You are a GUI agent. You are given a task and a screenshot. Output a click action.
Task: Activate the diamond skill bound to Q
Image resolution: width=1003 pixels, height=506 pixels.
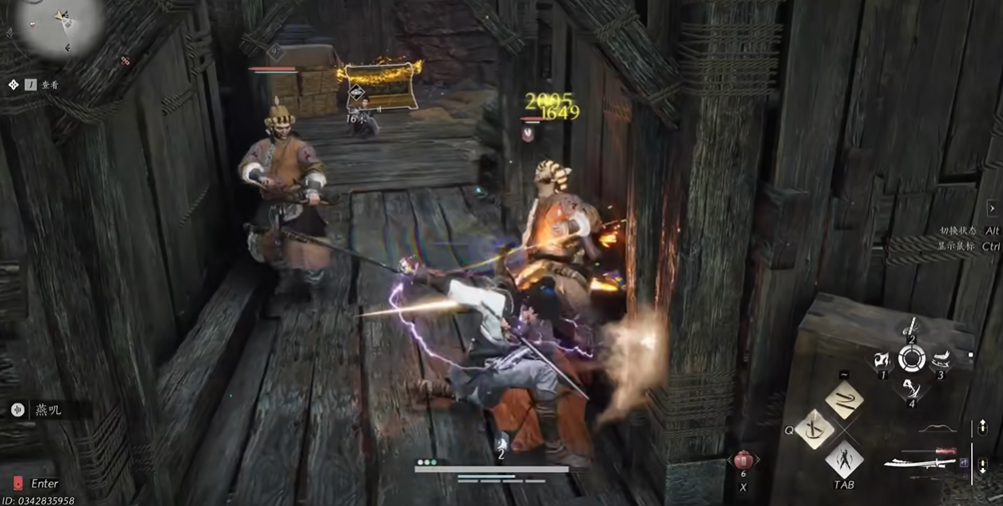[815, 430]
